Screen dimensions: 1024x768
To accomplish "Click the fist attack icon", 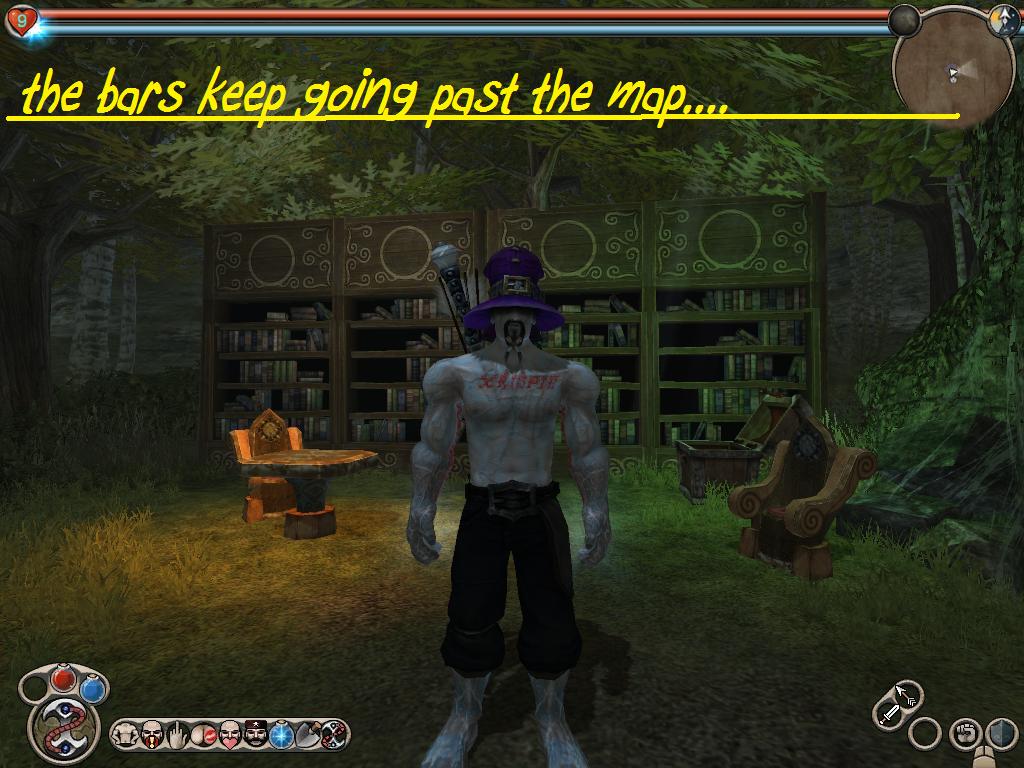I will point(964,734).
